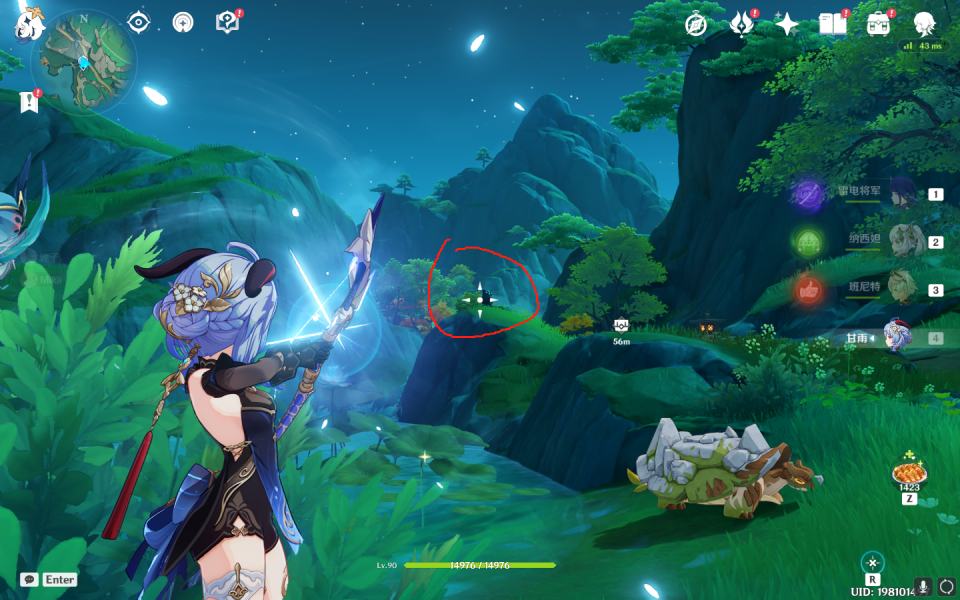This screenshot has width=960, height=600.
Task: Toggle elemental sight eye icon
Action: point(139,22)
